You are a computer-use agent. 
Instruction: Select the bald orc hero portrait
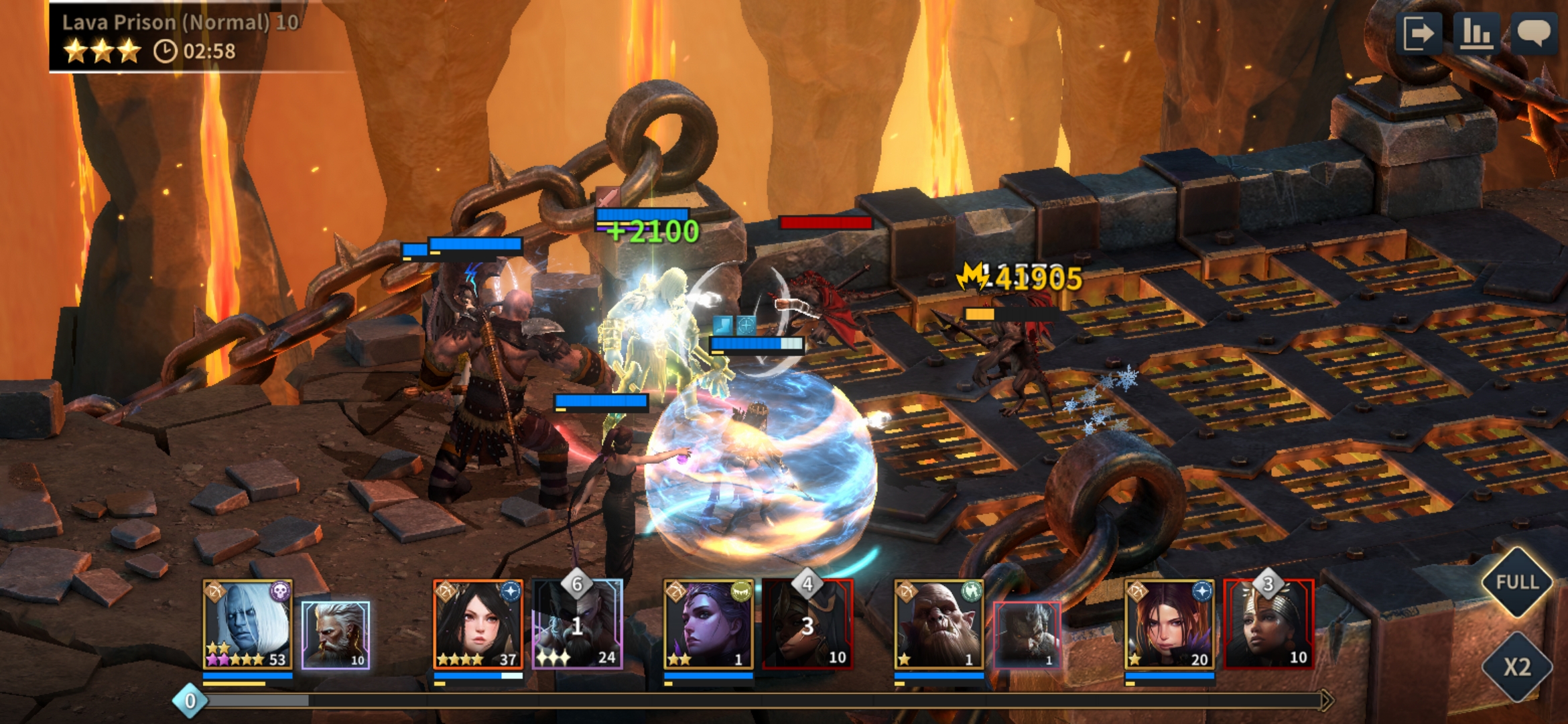pos(939,624)
